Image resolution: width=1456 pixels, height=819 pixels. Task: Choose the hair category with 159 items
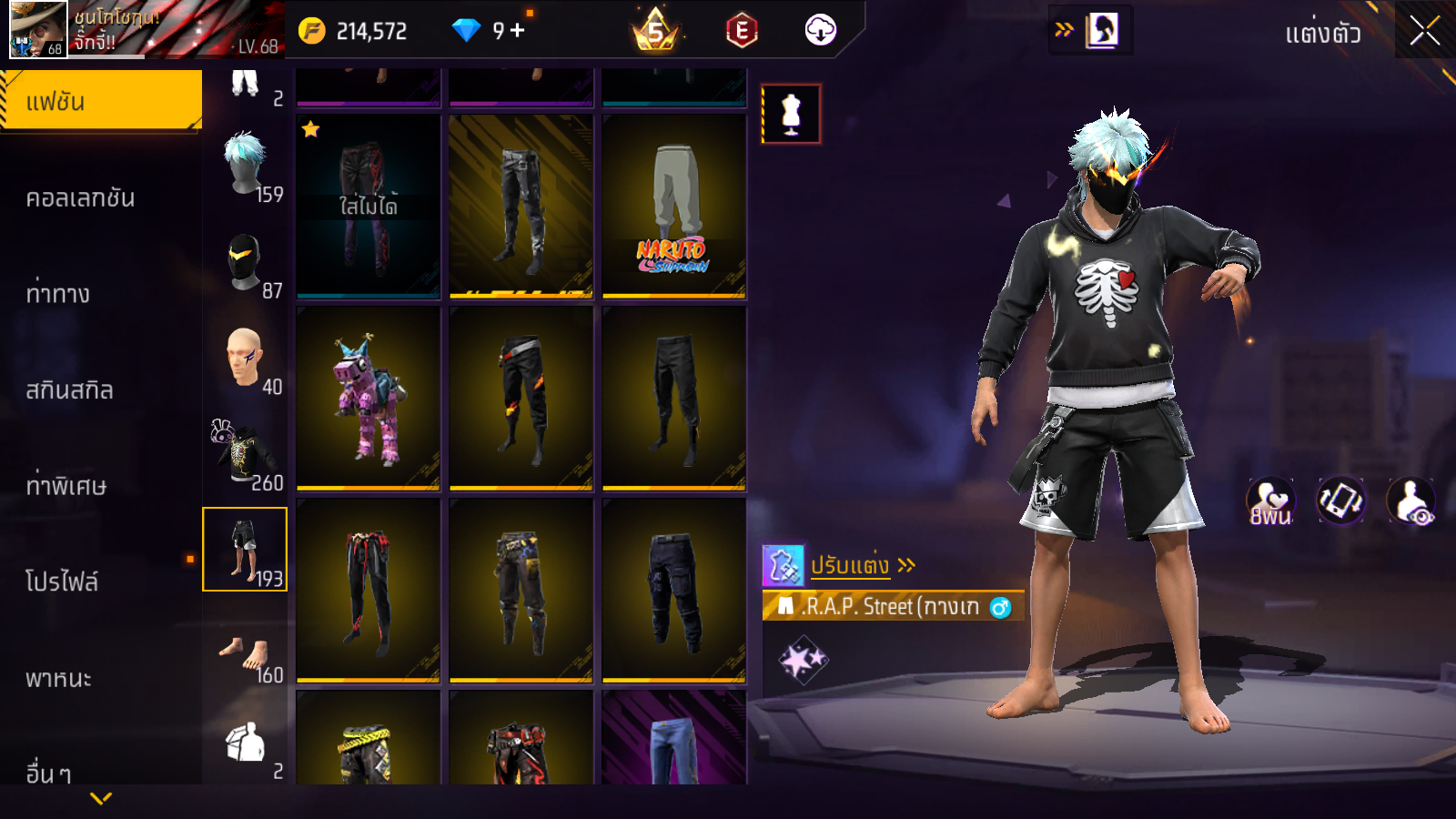tap(246, 166)
